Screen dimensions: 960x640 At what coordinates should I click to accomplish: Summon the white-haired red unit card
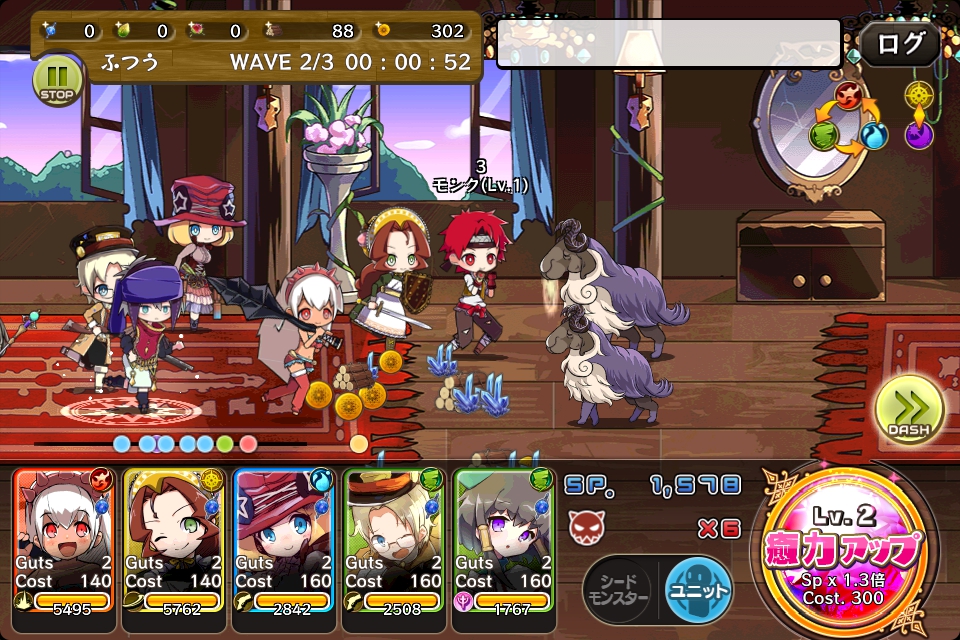tap(64, 540)
